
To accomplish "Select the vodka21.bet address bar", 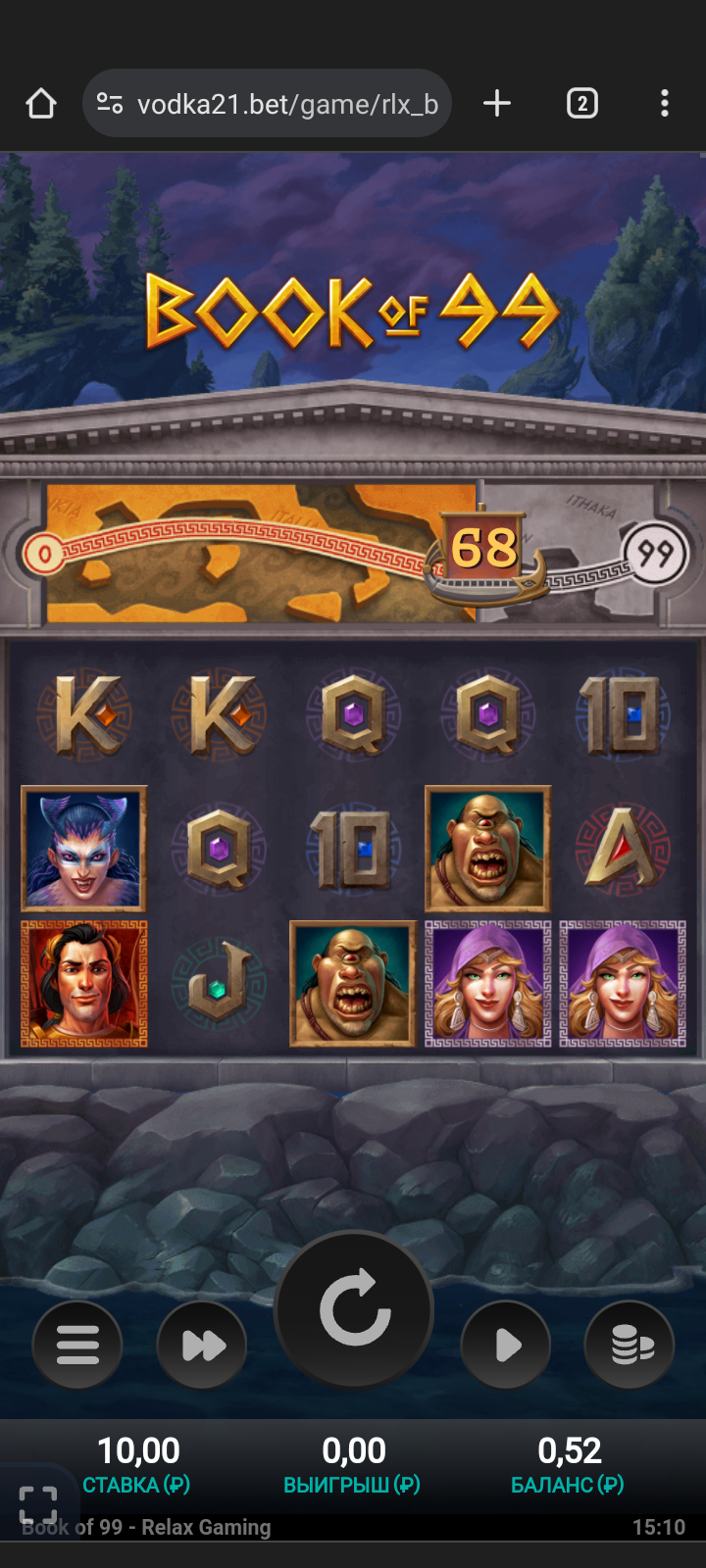I will (x=284, y=104).
